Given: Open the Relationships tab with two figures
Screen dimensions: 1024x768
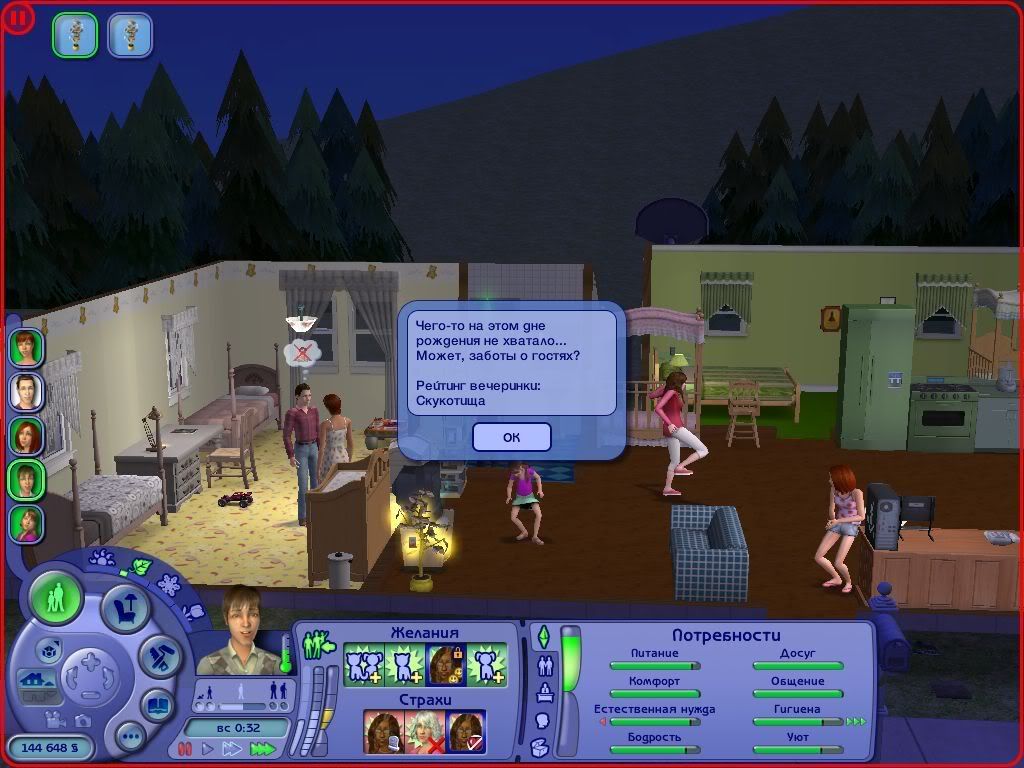Looking at the screenshot, I should click(546, 665).
